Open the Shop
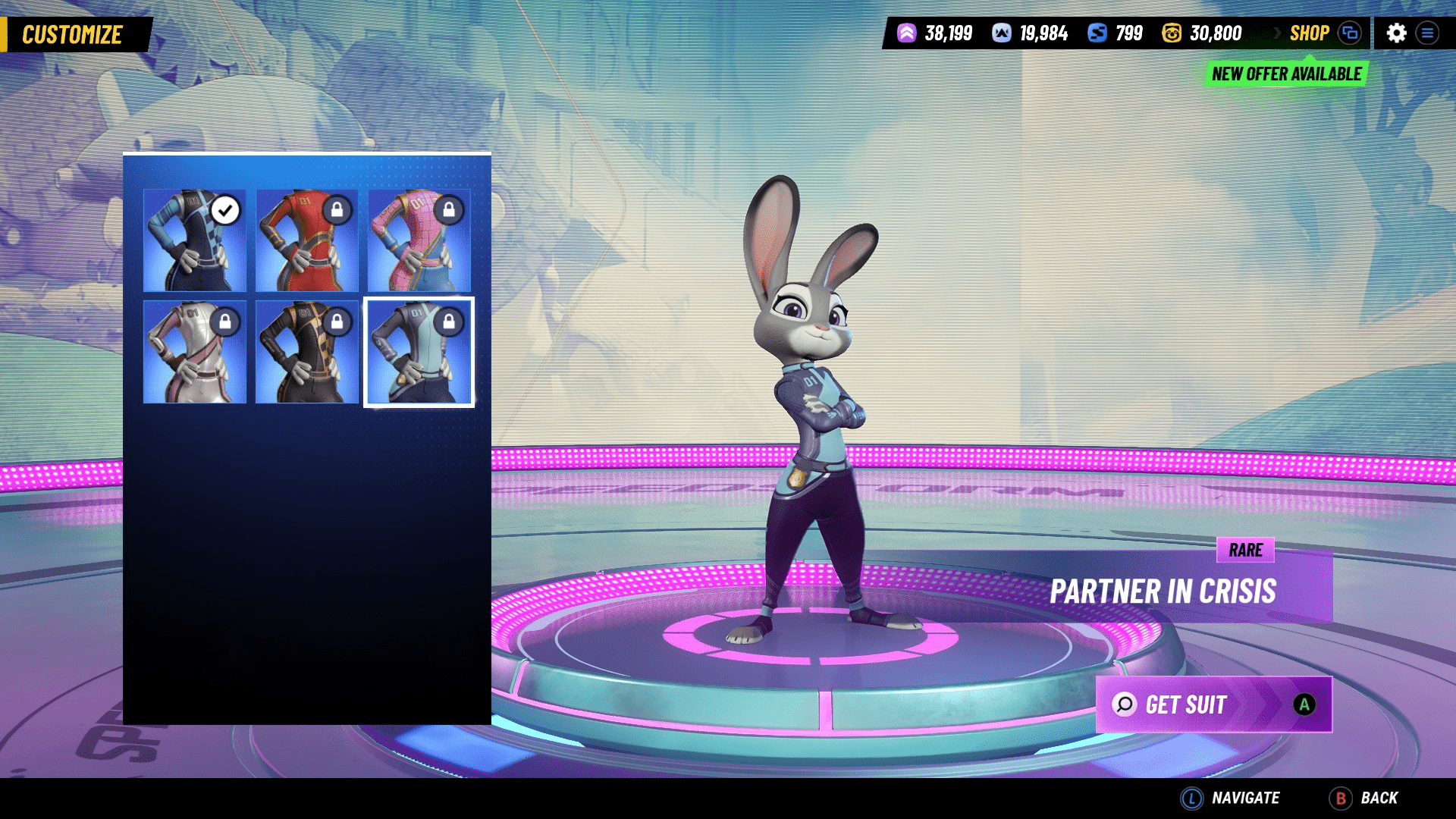 click(1309, 33)
